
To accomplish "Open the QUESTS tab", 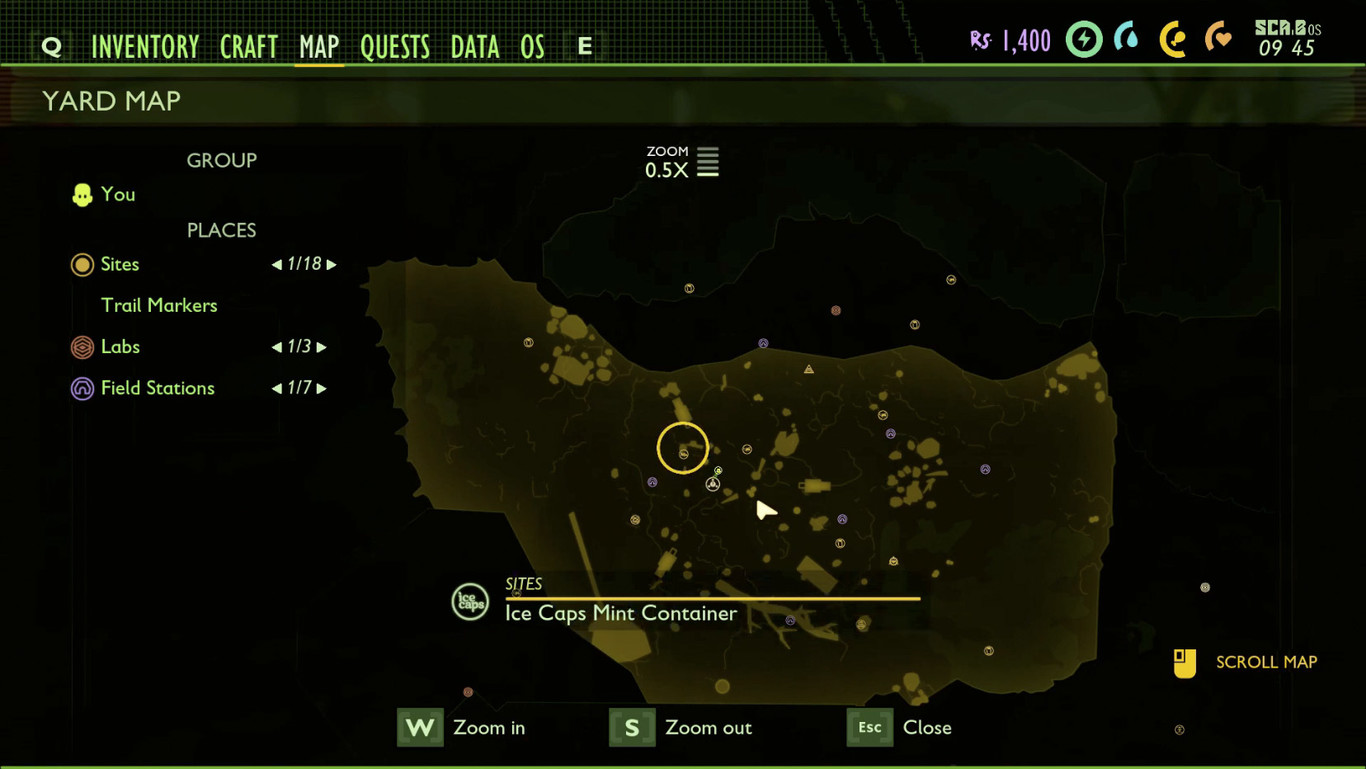I will coord(395,45).
